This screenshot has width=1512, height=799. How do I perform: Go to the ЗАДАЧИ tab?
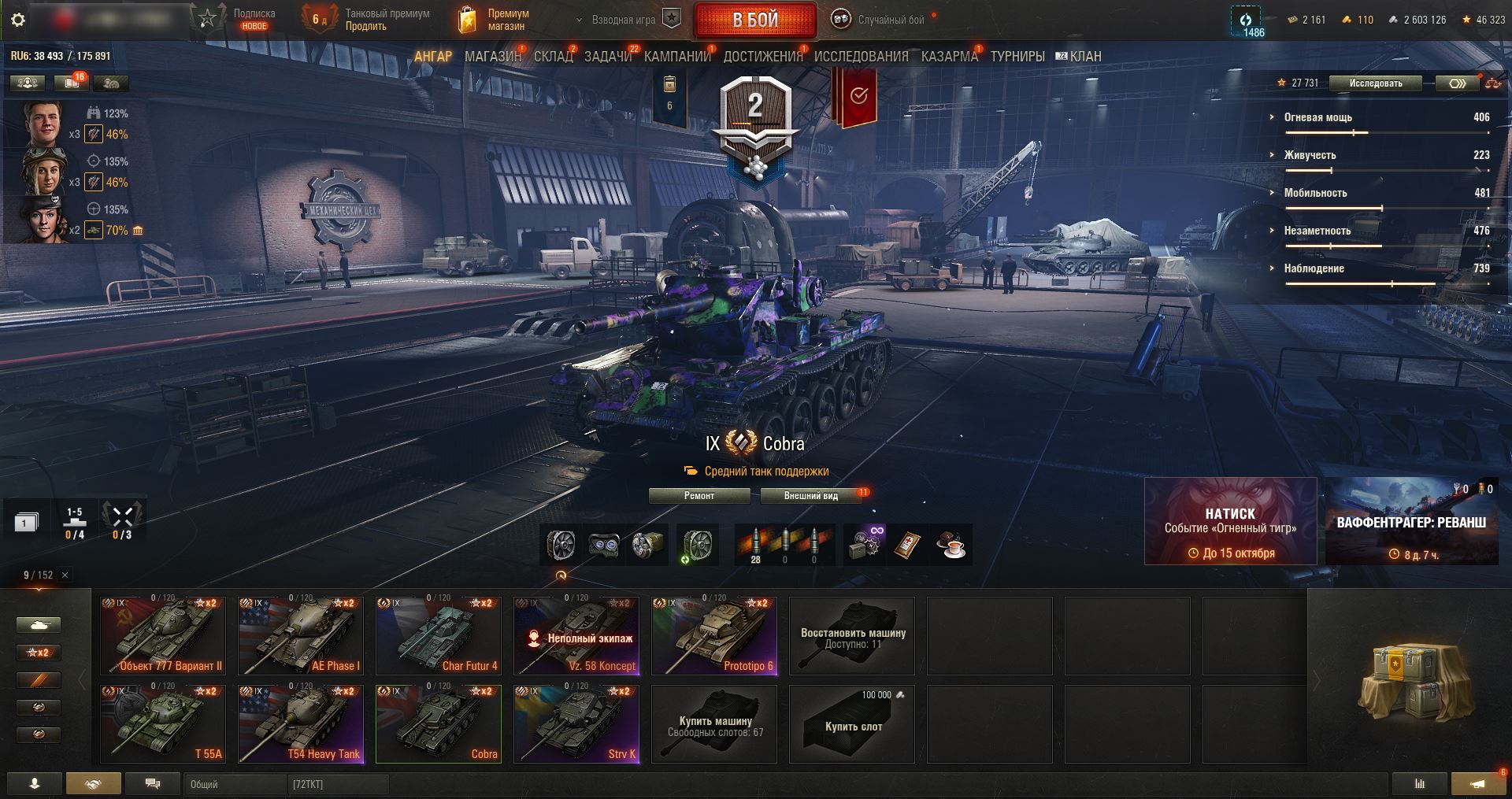[x=608, y=57]
